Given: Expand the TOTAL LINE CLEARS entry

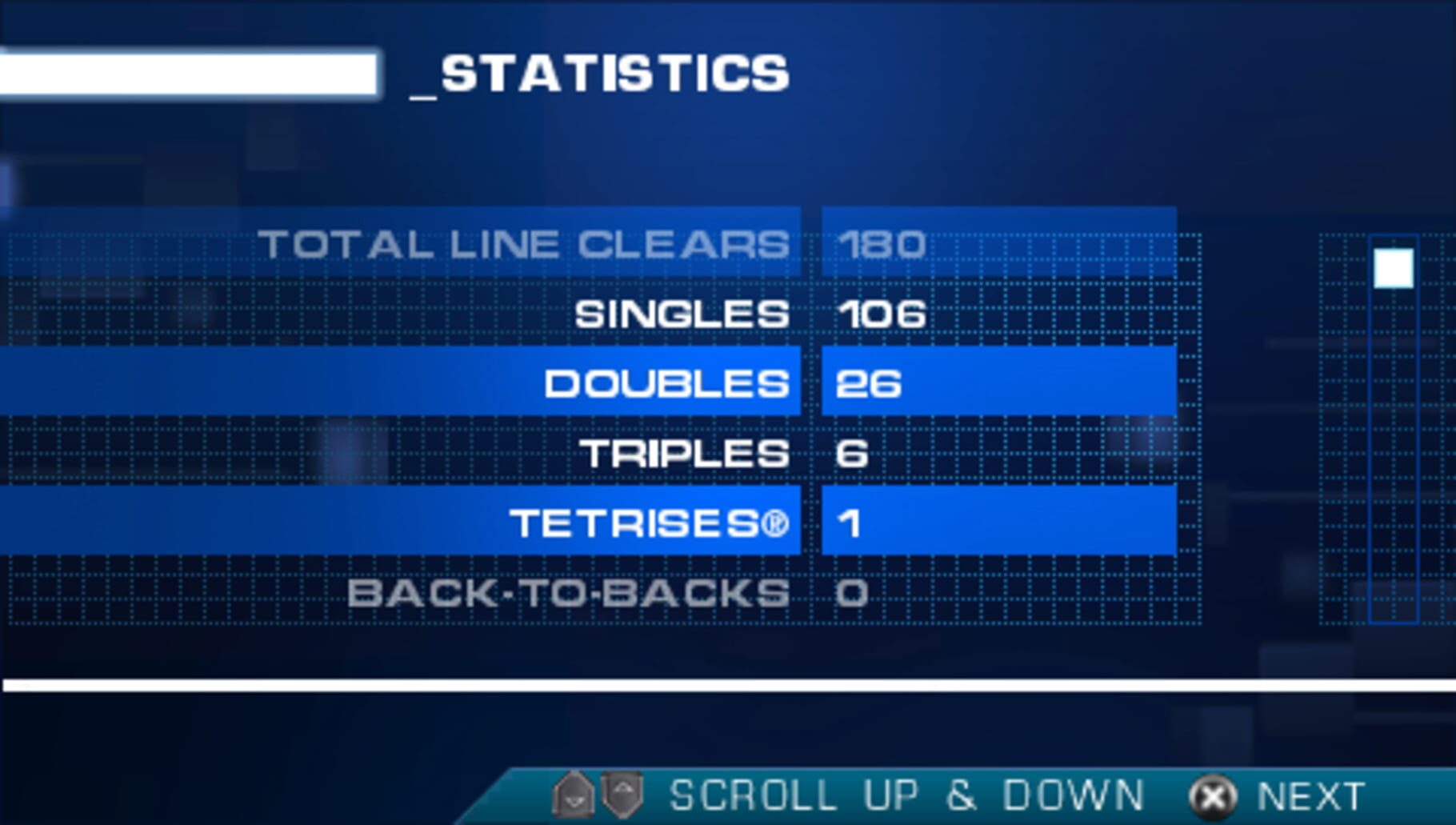Looking at the screenshot, I should 528,244.
